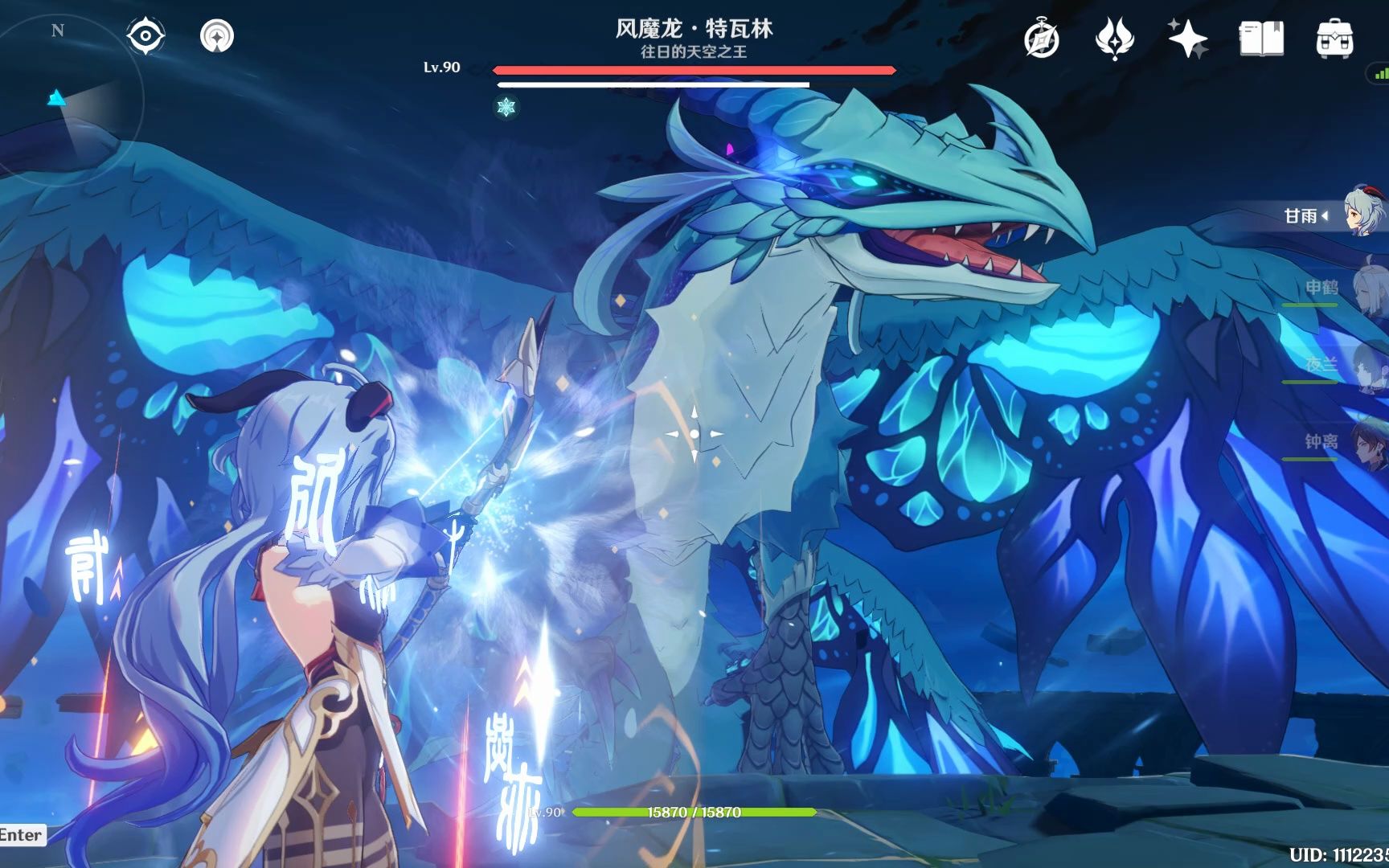Screen dimensions: 1389x868
Task: Open the winged battle pass icon
Action: point(1114,39)
